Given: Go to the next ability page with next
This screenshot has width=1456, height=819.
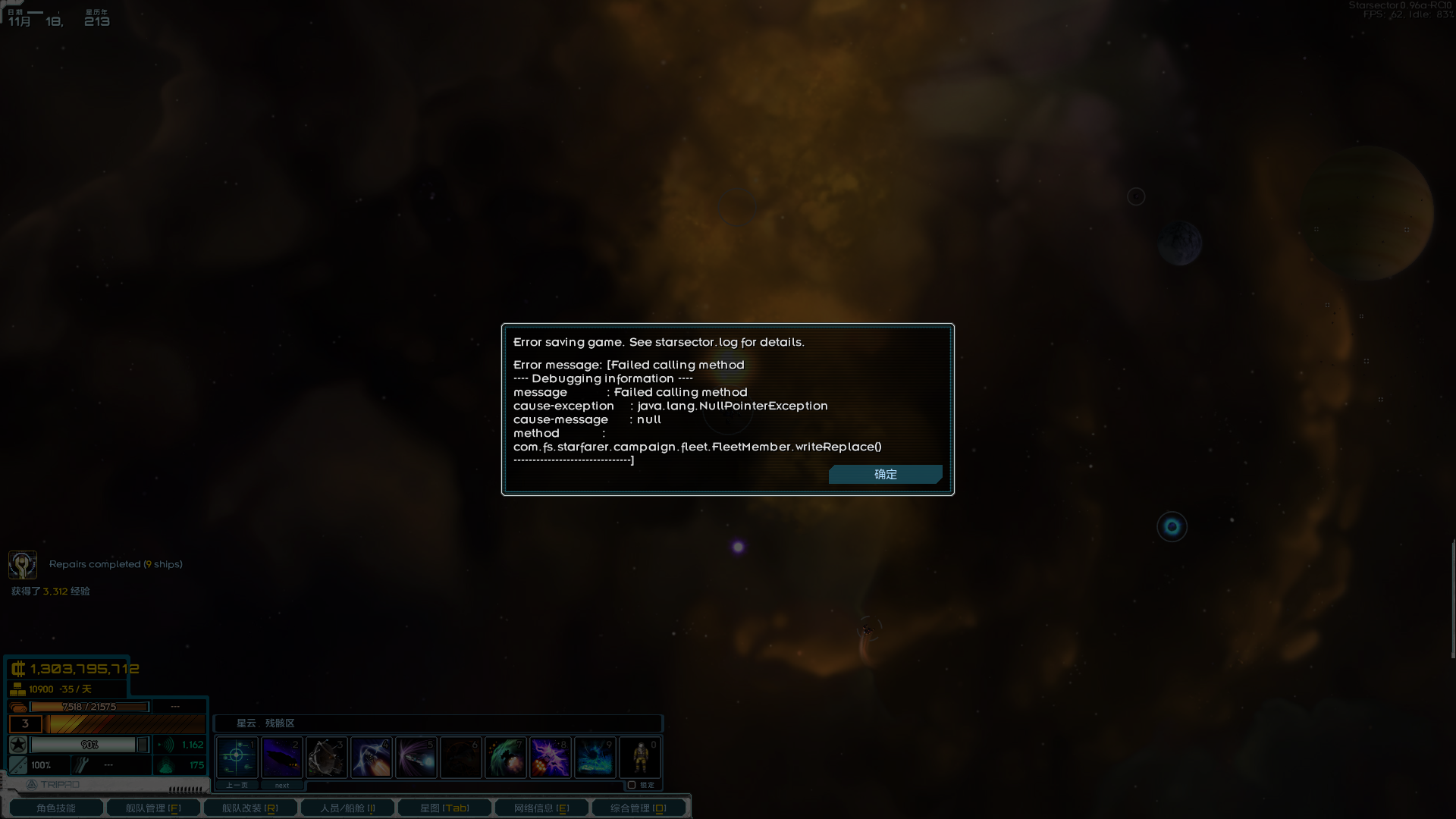Looking at the screenshot, I should click(x=281, y=785).
